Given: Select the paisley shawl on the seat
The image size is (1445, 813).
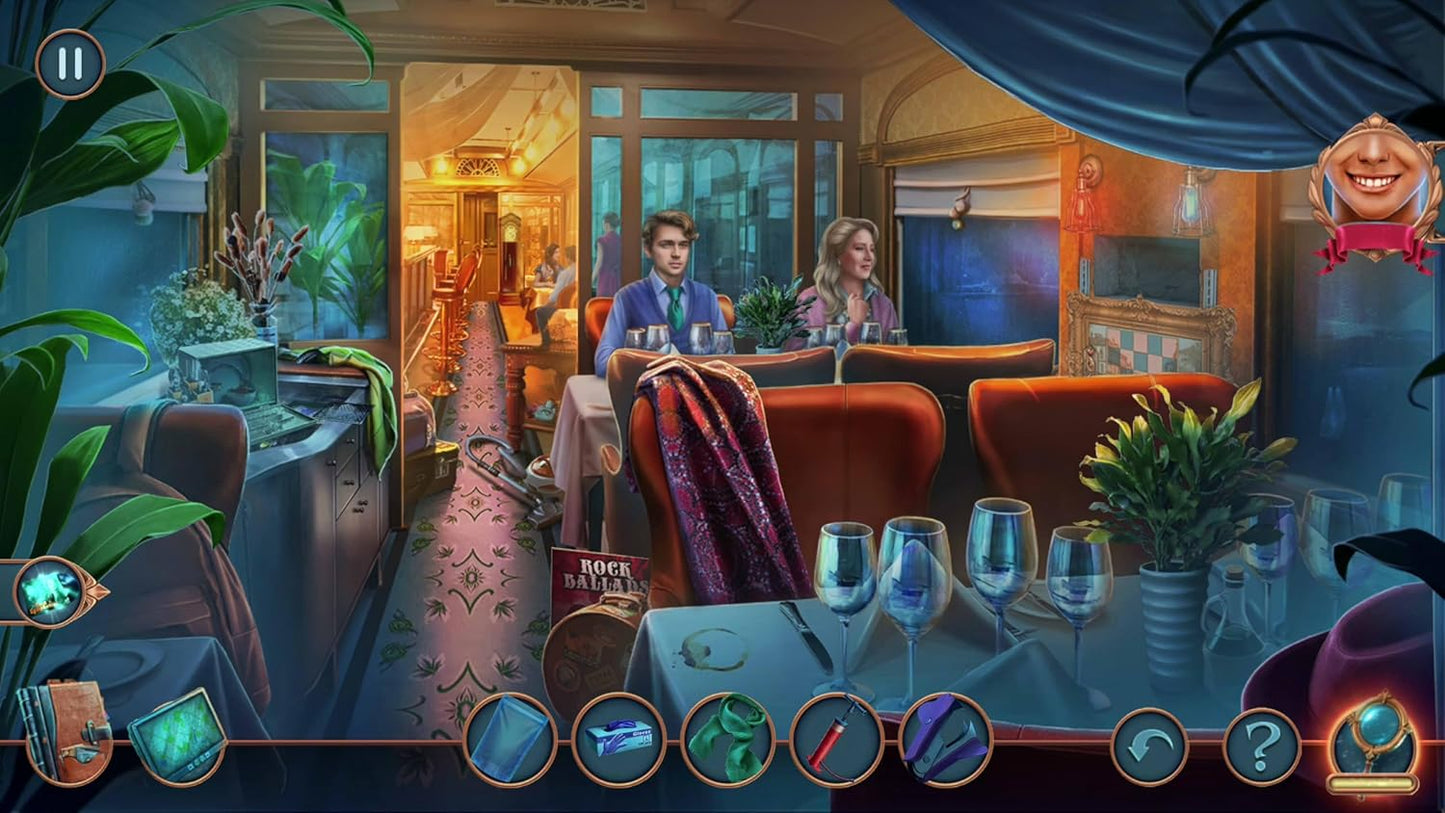Looking at the screenshot, I should pos(718,480).
